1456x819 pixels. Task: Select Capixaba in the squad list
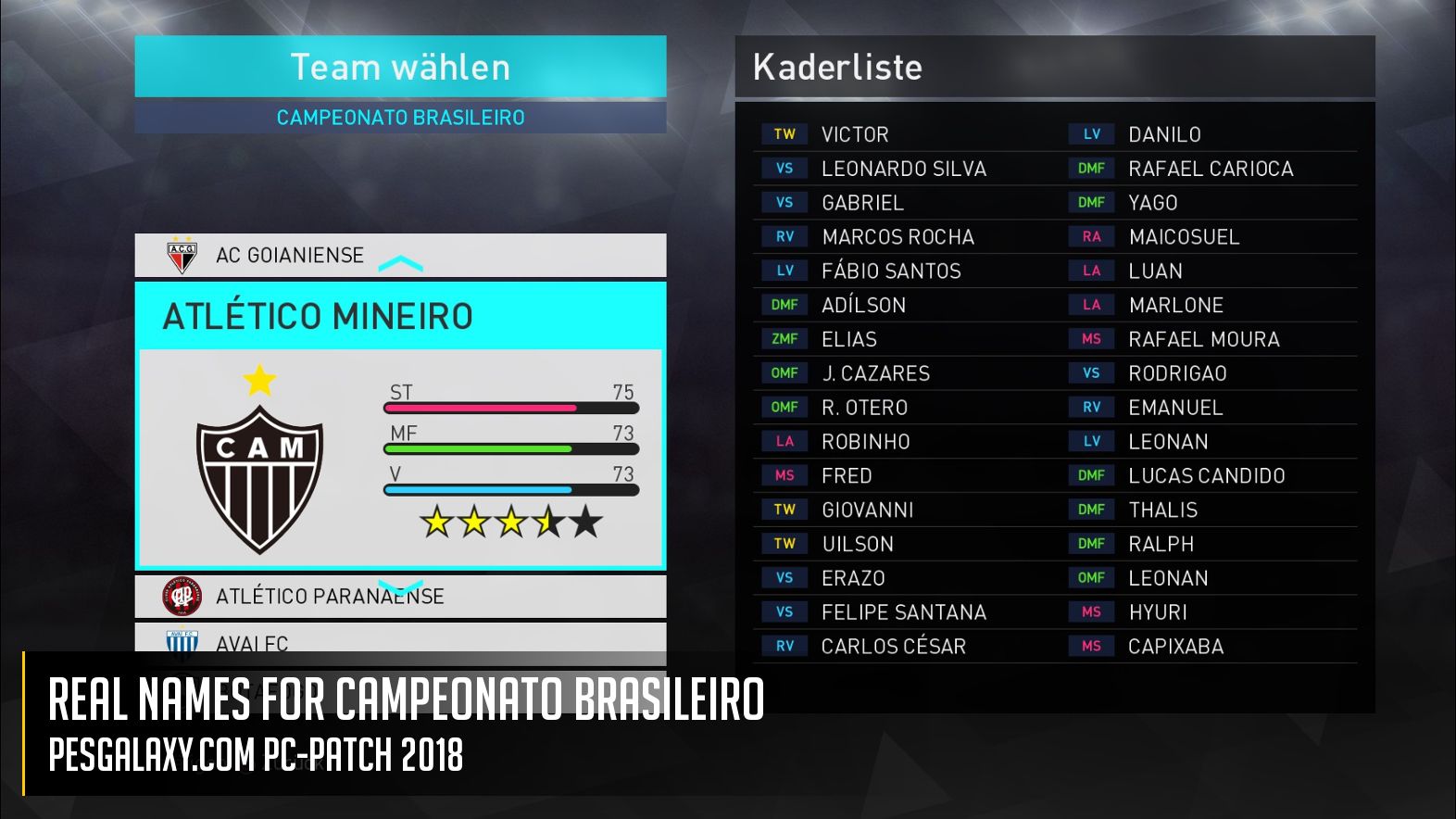(x=1175, y=647)
